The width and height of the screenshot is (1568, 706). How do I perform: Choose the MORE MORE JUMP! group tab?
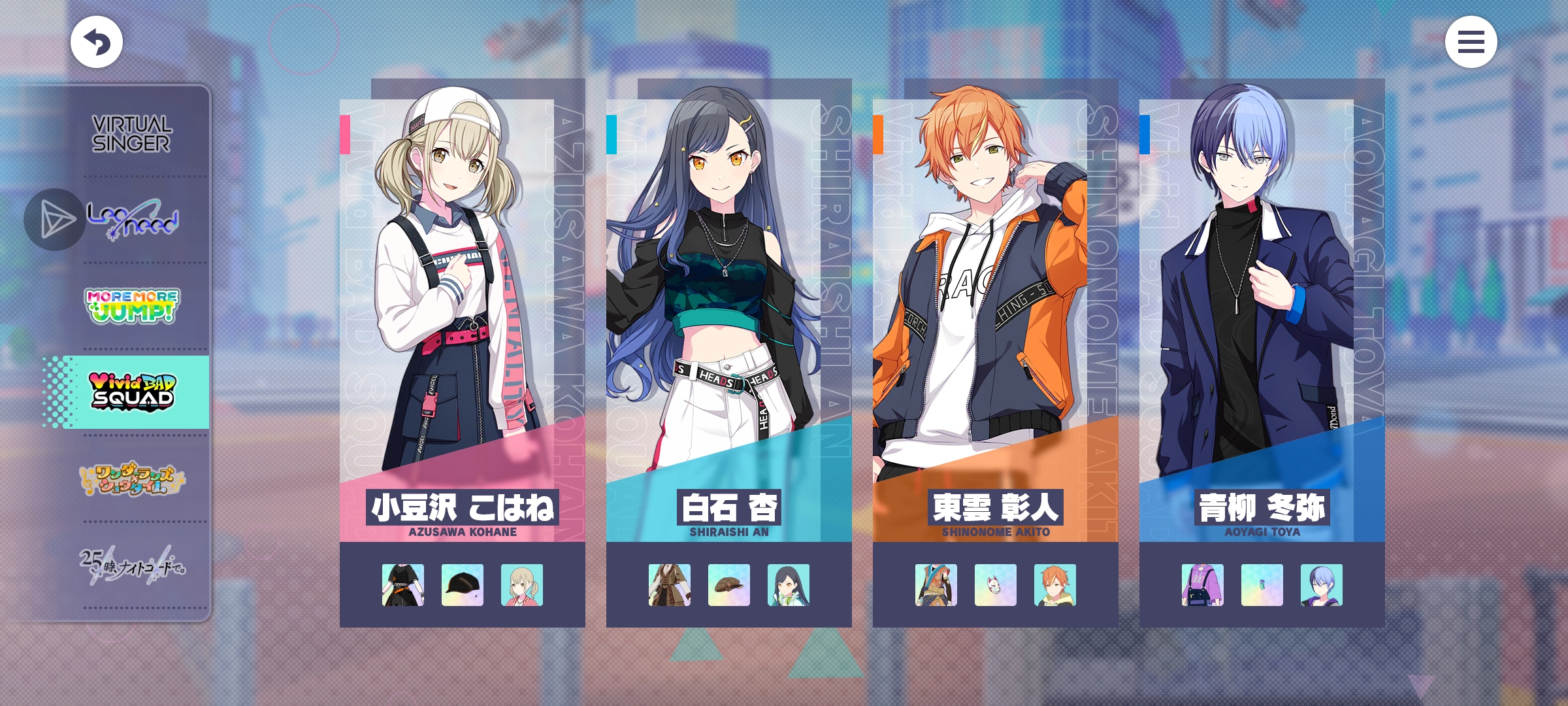[131, 306]
